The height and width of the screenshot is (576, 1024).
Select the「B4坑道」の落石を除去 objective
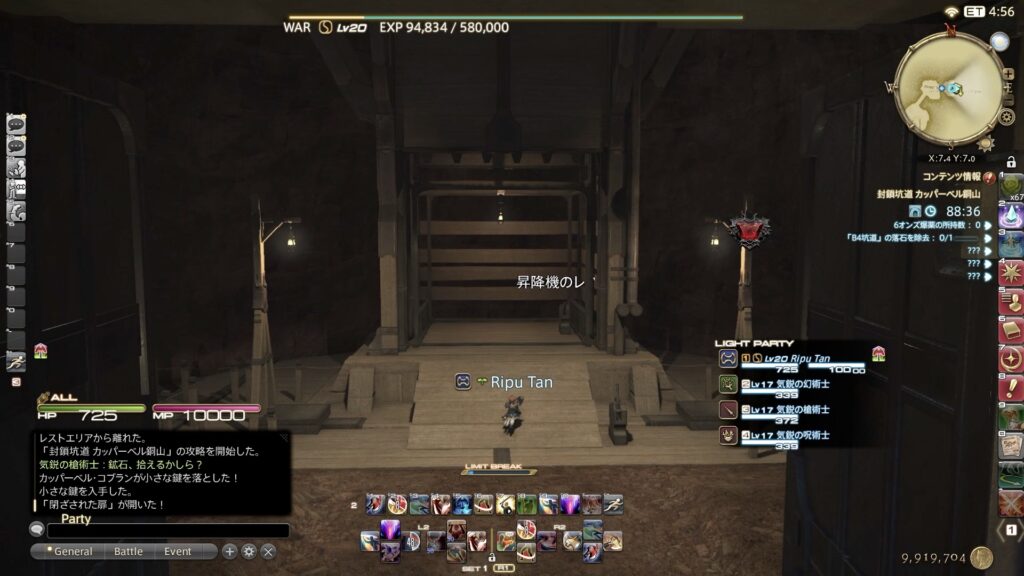point(911,238)
